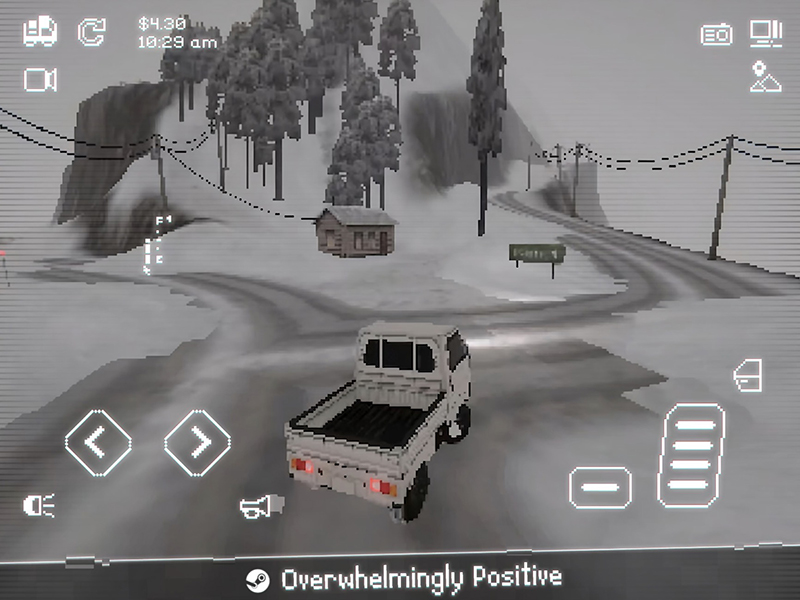Screen dimensions: 800x600
Task: Open the photo camera icon
Action: click(x=716, y=35)
